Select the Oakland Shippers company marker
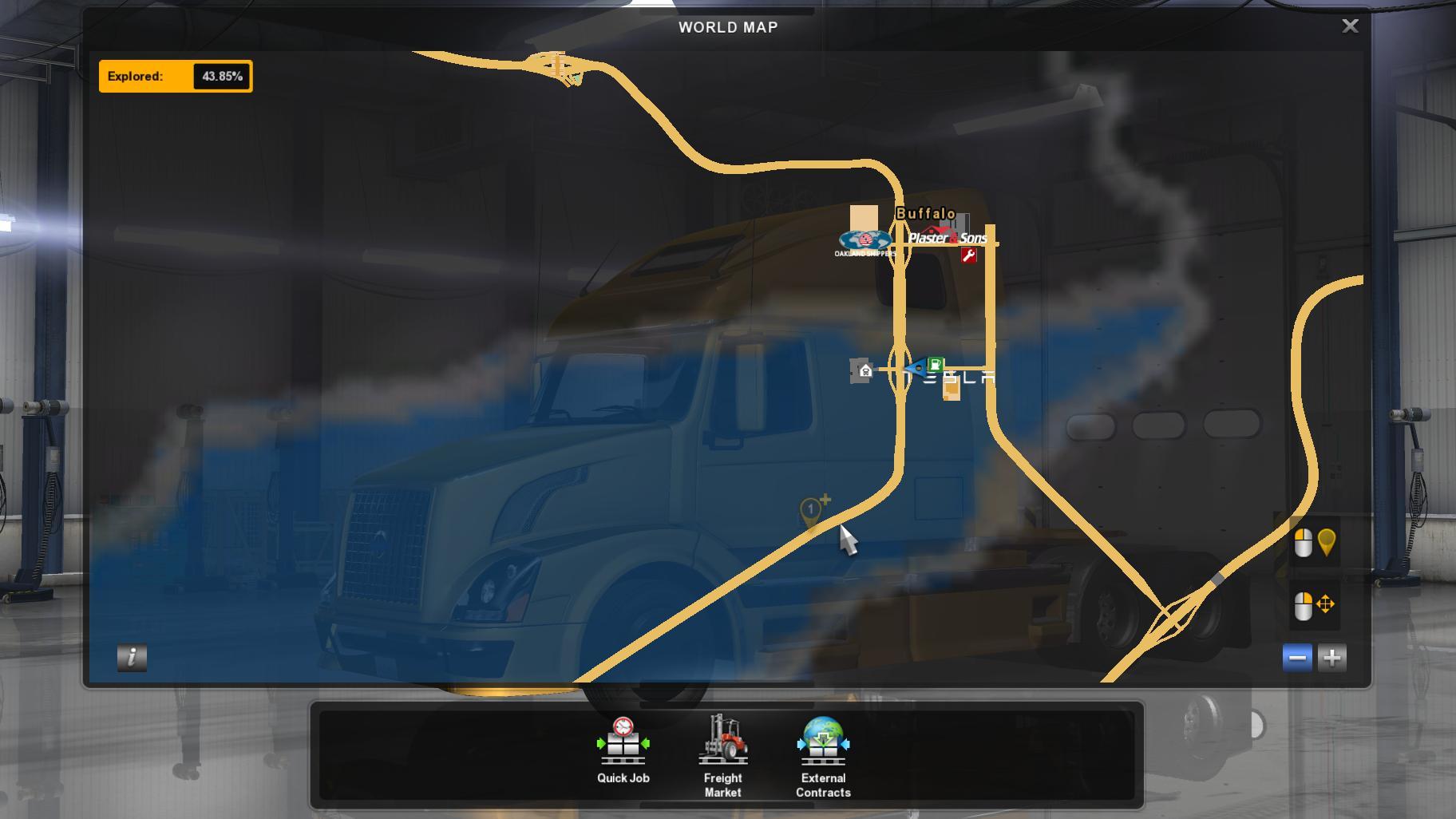 point(864,241)
